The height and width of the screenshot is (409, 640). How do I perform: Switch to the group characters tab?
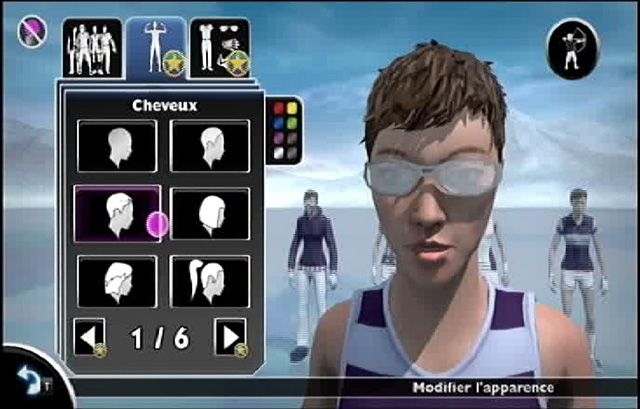point(91,48)
